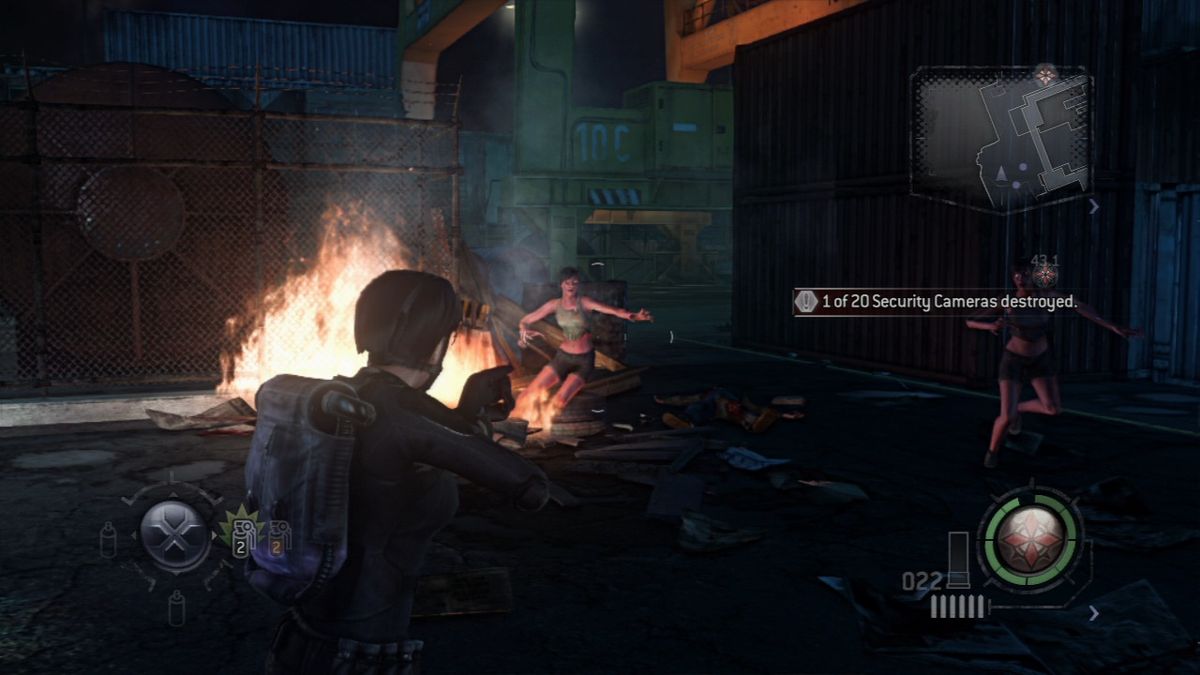Viewport: 1200px width, 675px height.
Task: Click the objective marker atop the minimap
Action: coord(1046,73)
